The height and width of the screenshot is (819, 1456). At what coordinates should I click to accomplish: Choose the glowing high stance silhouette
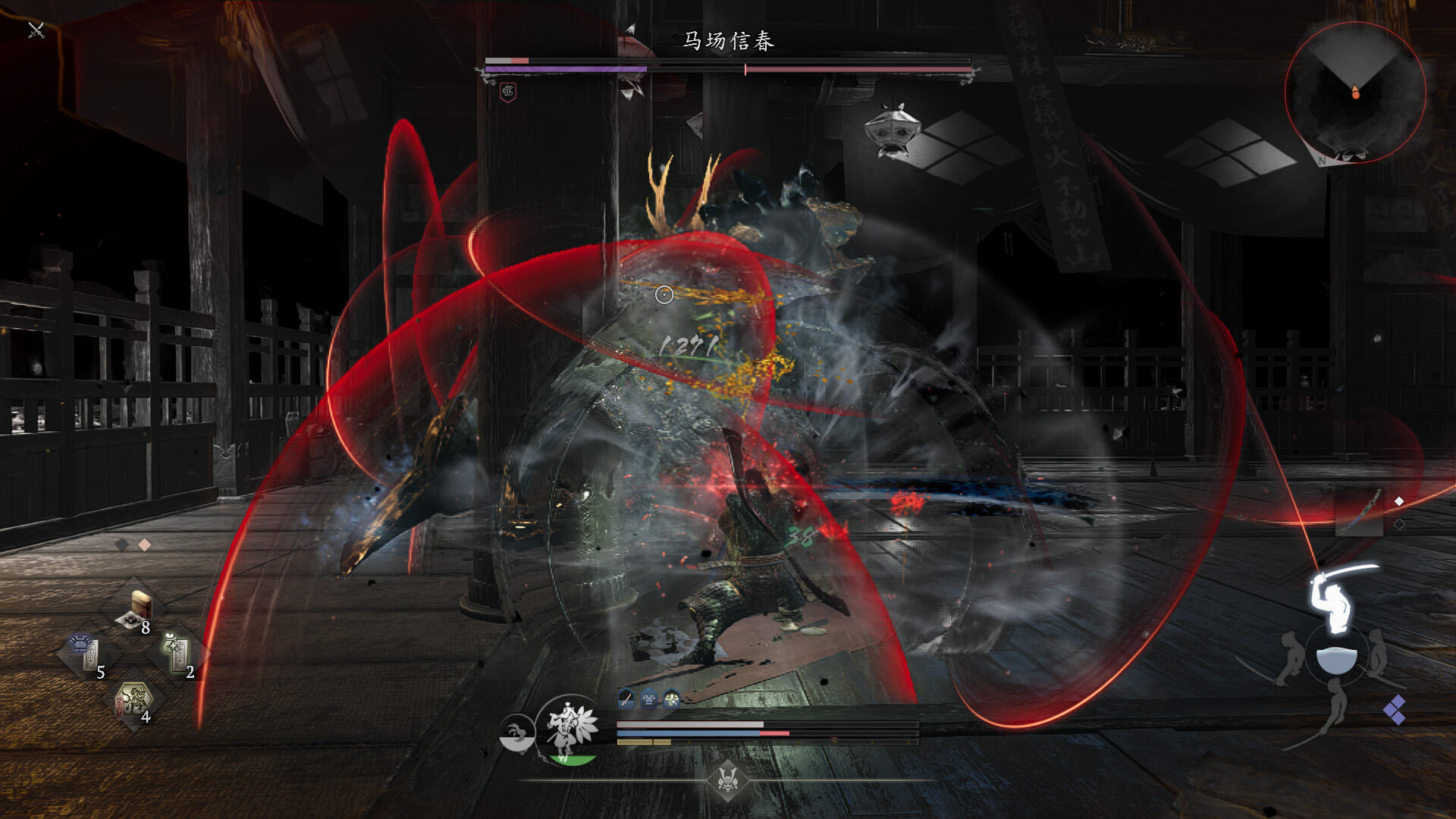[x=1333, y=599]
